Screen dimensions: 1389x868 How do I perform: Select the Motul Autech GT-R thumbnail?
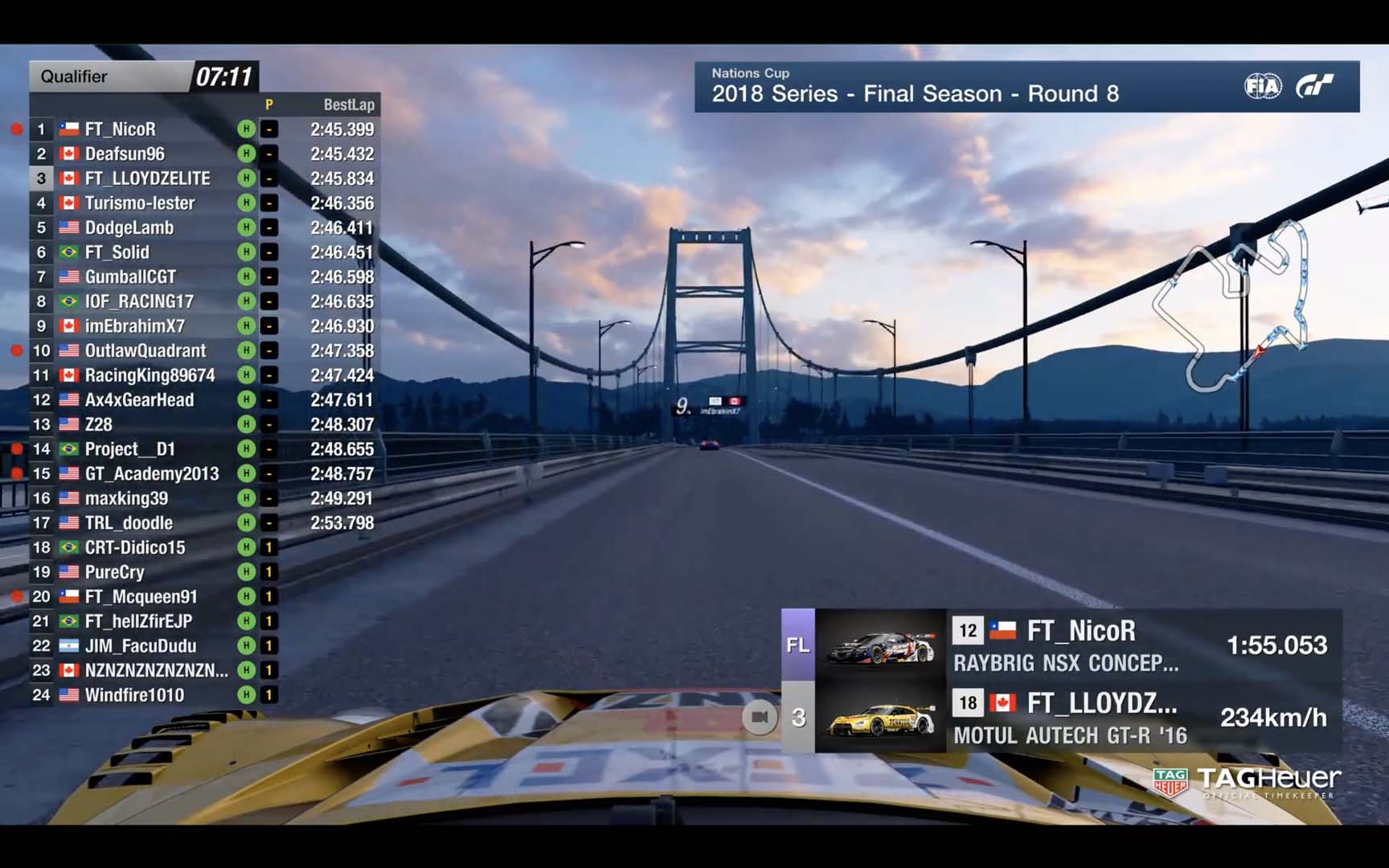(x=880, y=718)
